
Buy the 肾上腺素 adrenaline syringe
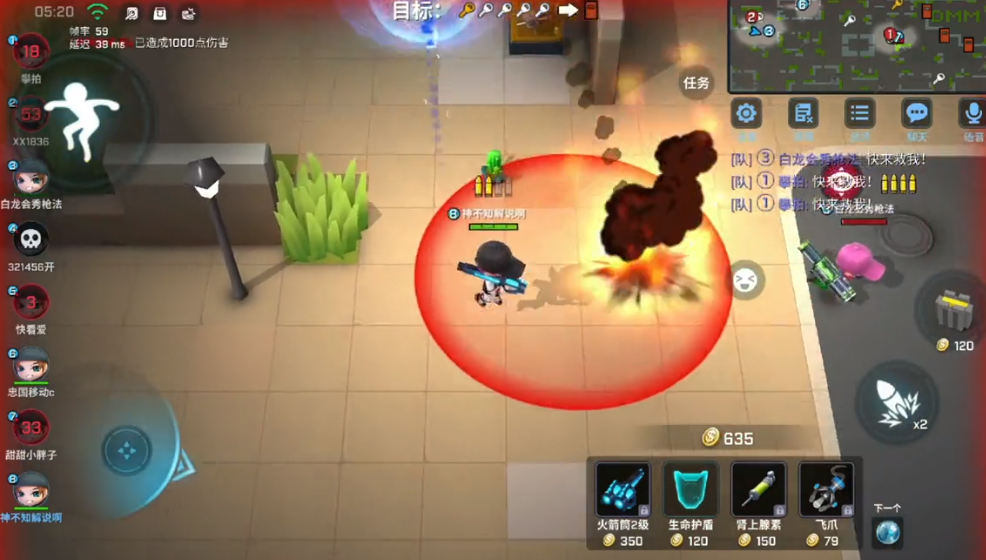(758, 490)
